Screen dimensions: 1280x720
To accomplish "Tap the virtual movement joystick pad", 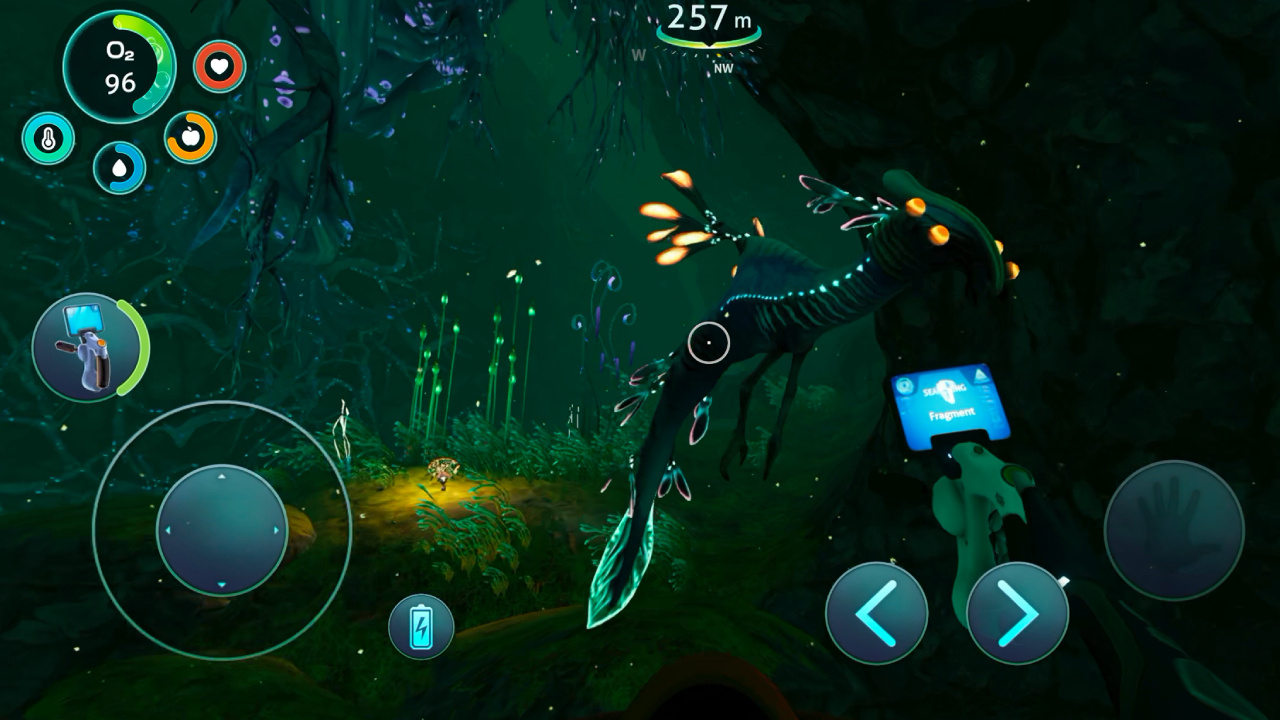I will point(222,530).
